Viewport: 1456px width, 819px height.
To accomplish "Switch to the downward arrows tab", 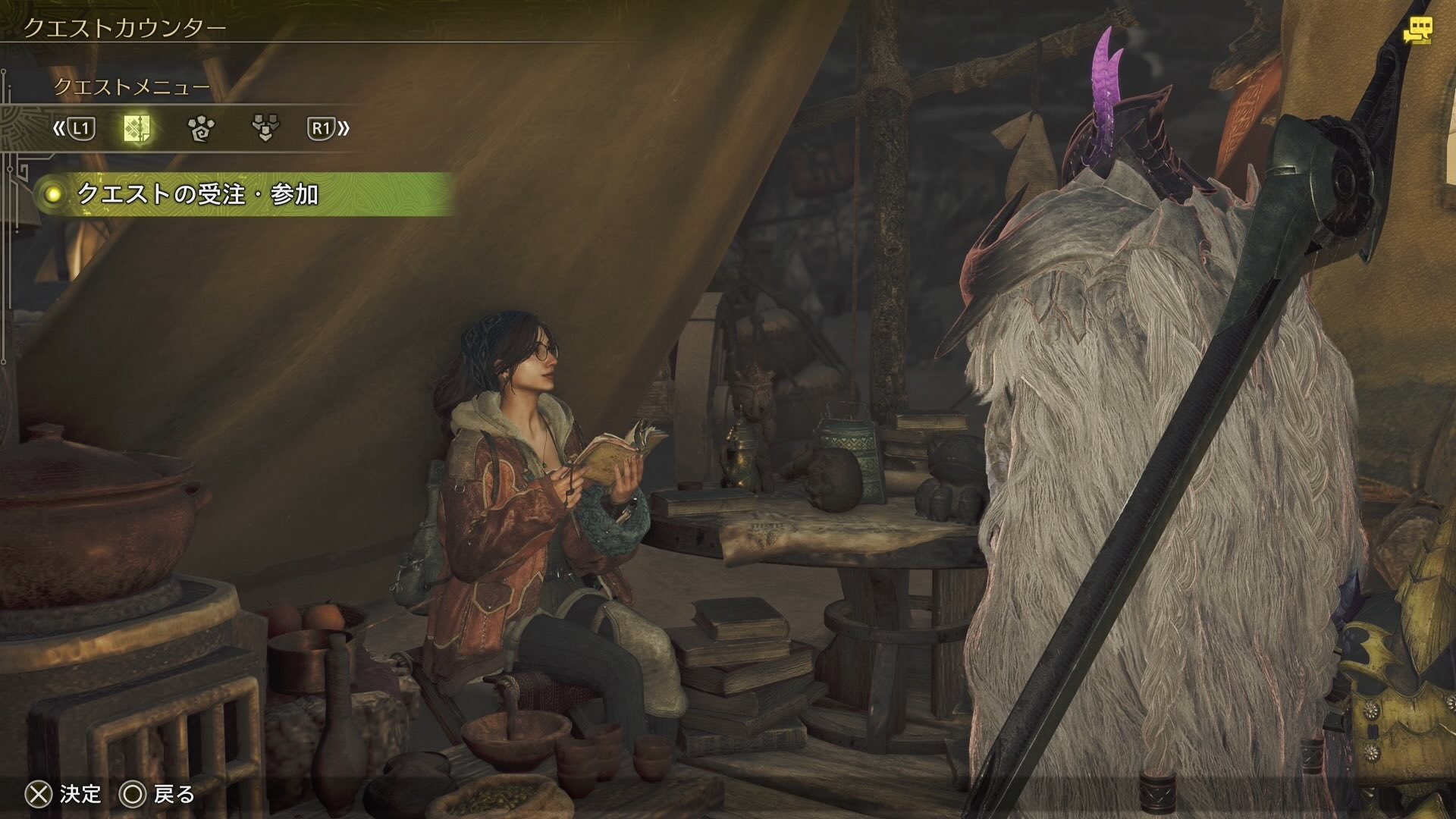I will click(265, 129).
